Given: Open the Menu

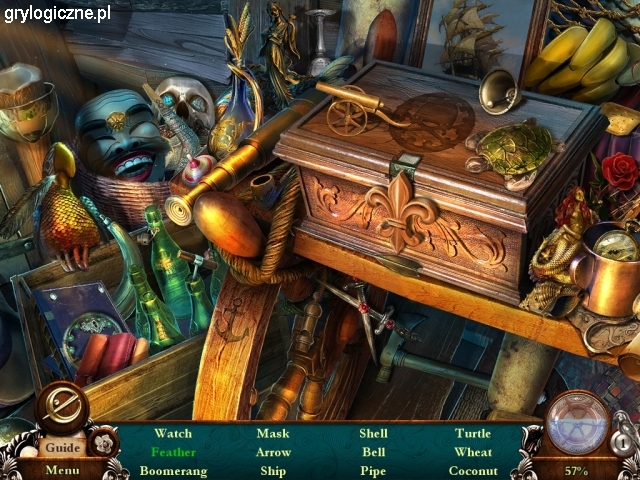Looking at the screenshot, I should coord(62,470).
